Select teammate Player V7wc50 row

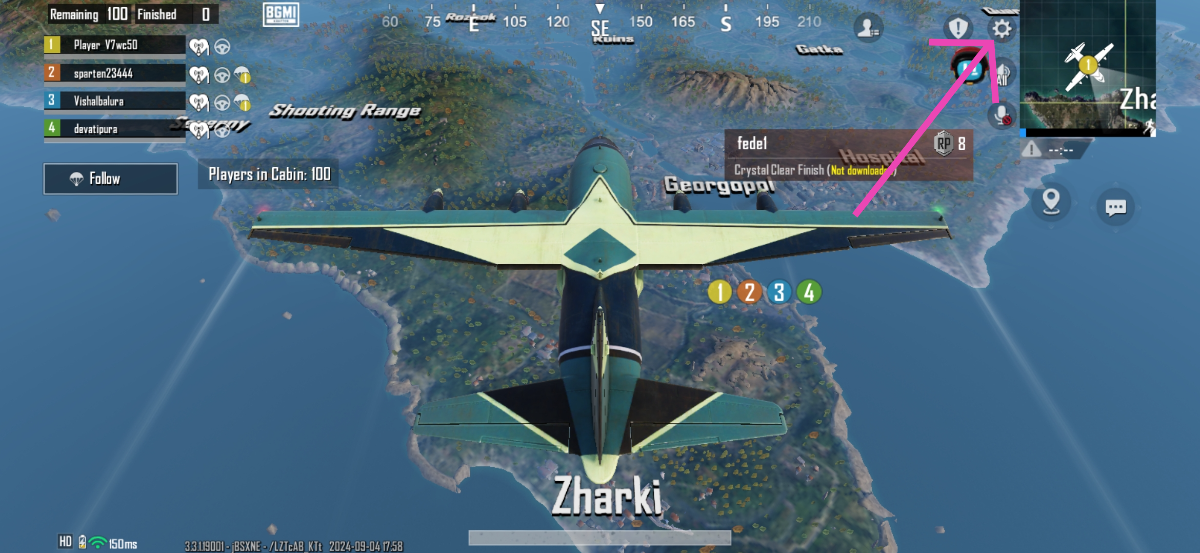coord(115,45)
